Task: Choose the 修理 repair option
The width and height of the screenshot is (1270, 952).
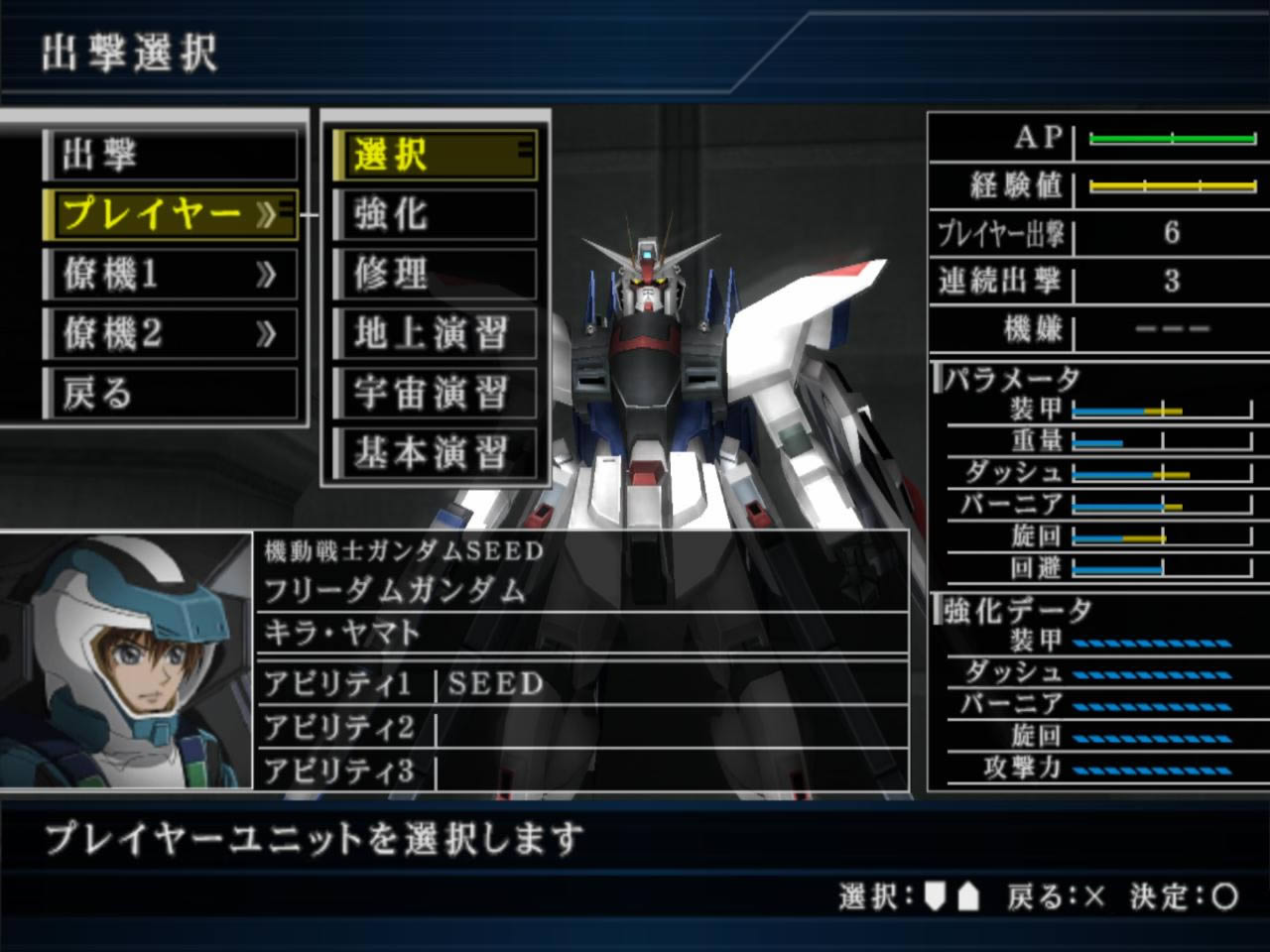Action: 434,275
